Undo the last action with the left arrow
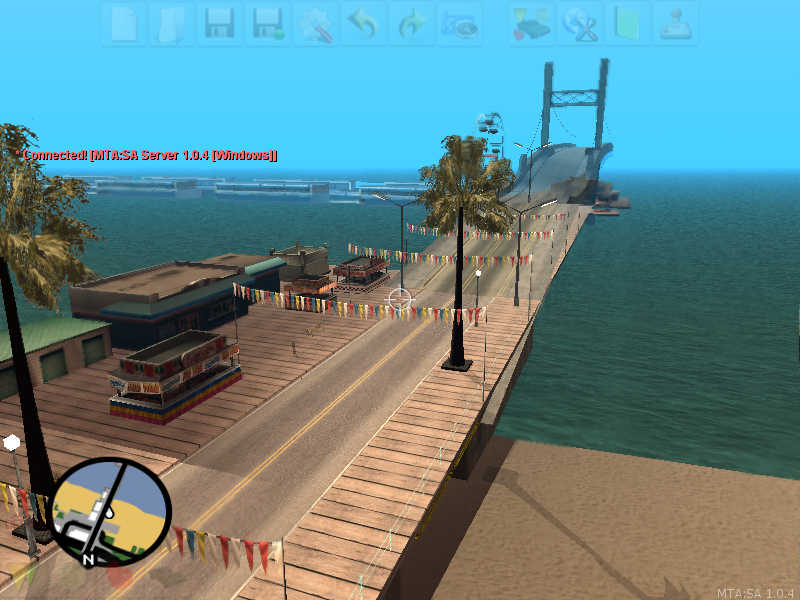The image size is (800, 600). pos(364,24)
